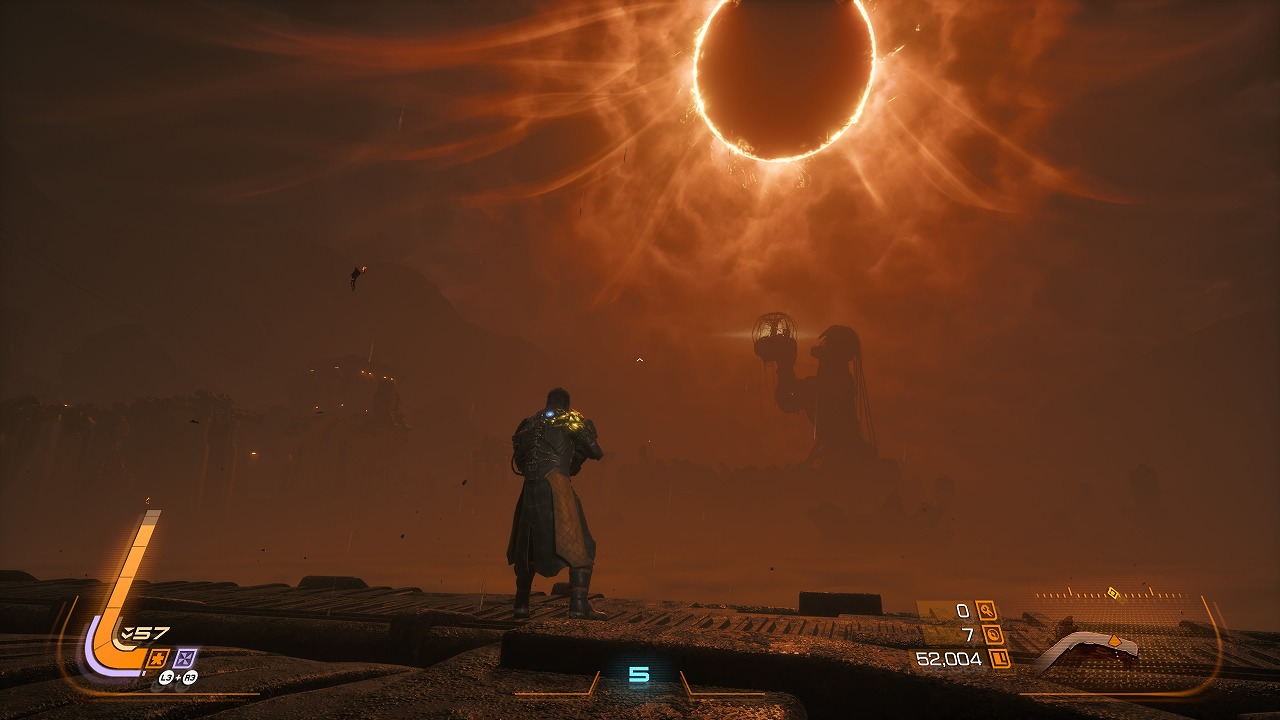Image resolution: width=1280 pixels, height=720 pixels.
Task: Select the objective marker on the compass strip
Action: [1112, 593]
